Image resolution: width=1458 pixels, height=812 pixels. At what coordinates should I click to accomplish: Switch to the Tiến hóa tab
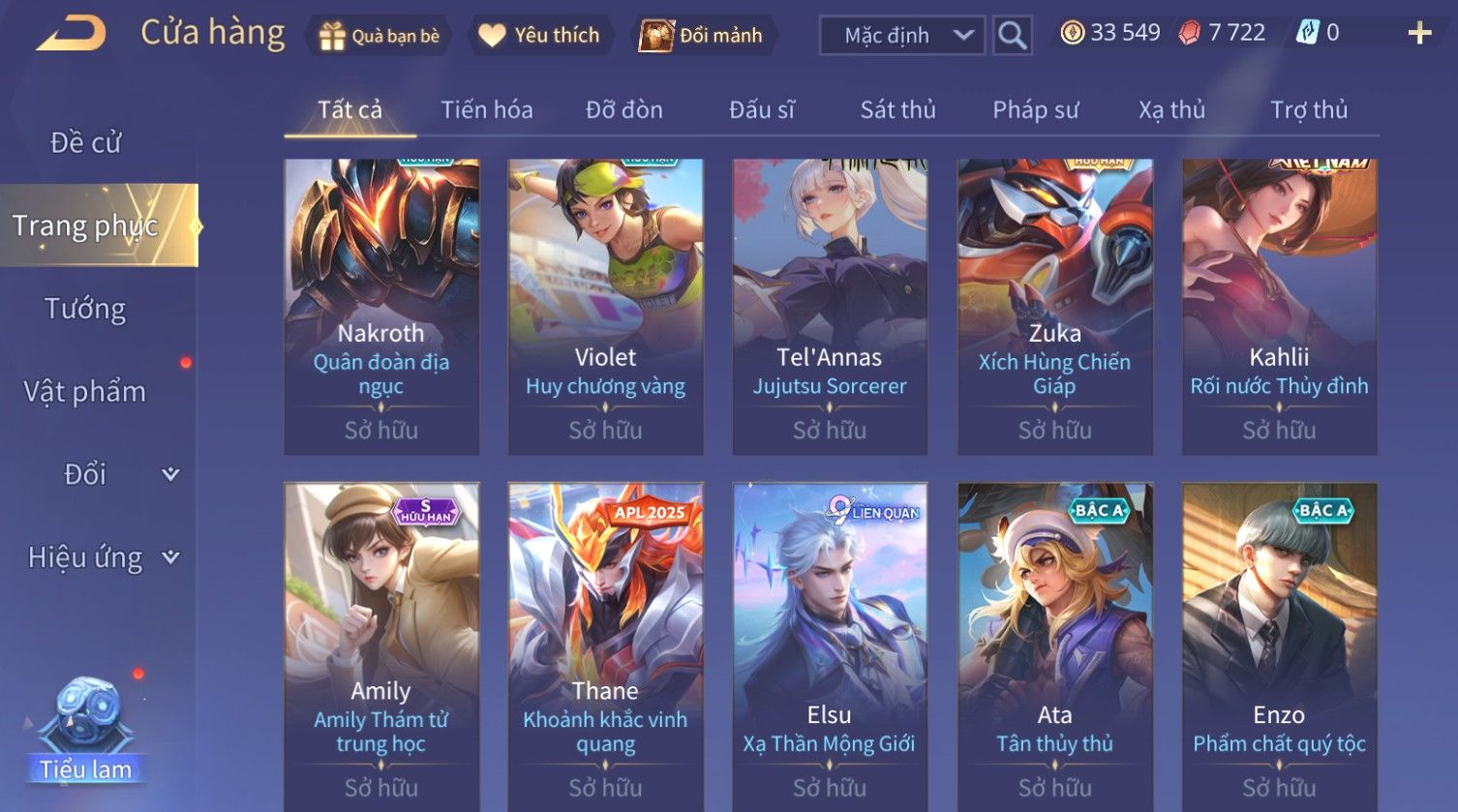tap(487, 109)
